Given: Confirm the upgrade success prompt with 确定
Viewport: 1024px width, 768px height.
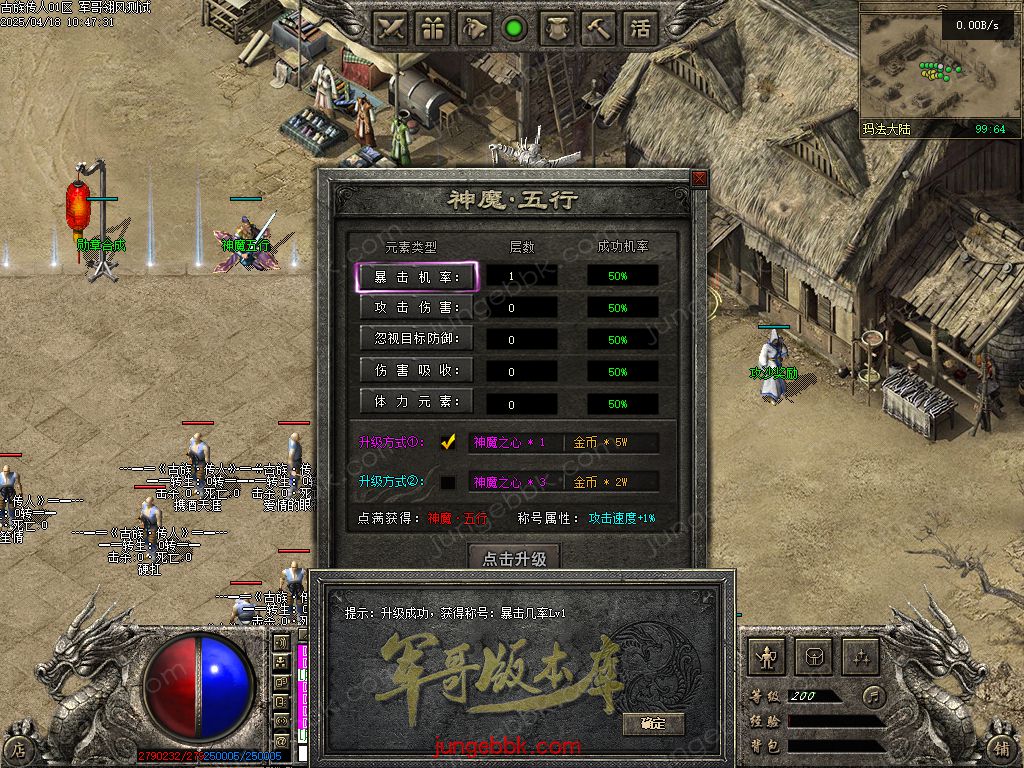Looking at the screenshot, I should coord(652,723).
